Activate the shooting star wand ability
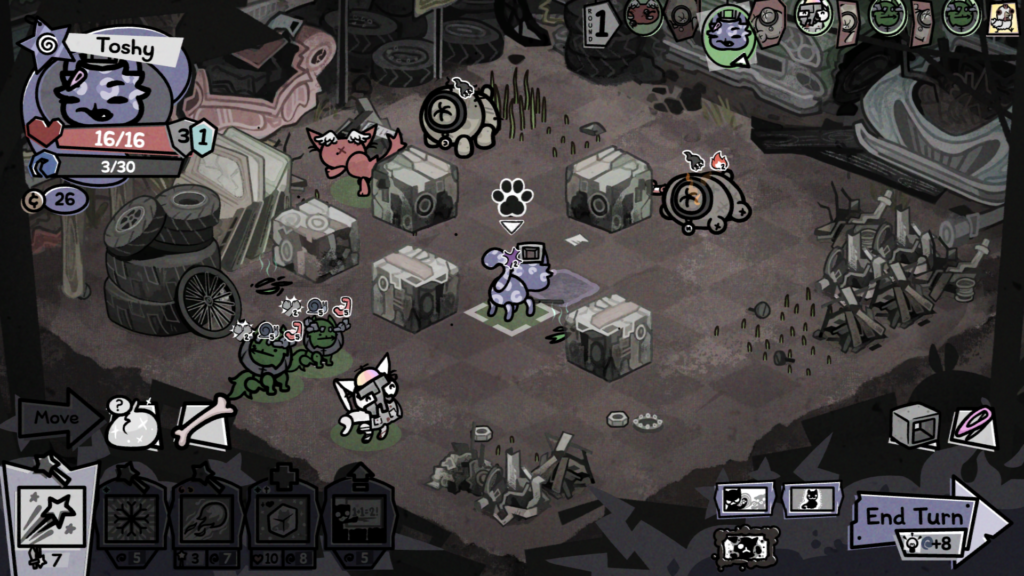Viewport: 1024px width, 576px height. tap(52, 508)
